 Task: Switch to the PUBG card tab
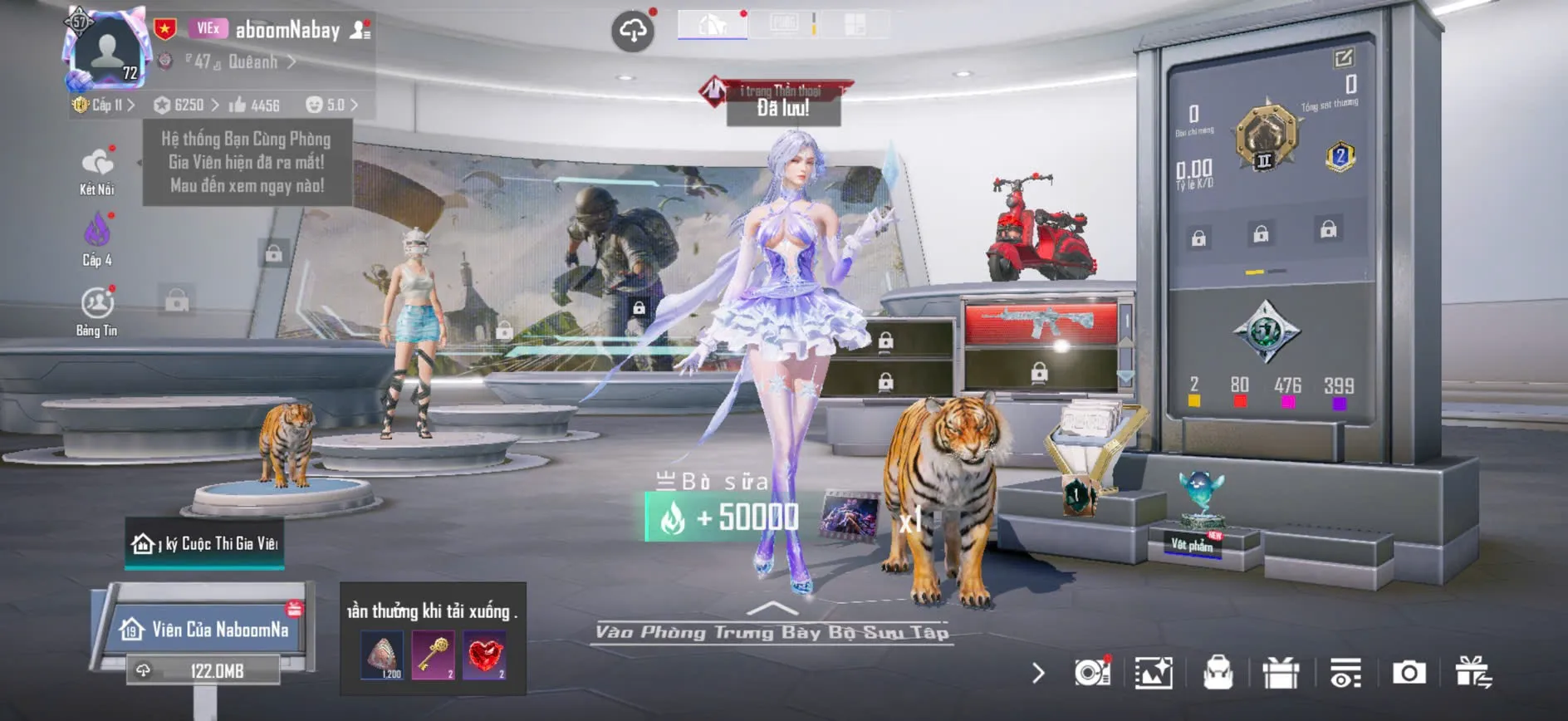(x=784, y=24)
